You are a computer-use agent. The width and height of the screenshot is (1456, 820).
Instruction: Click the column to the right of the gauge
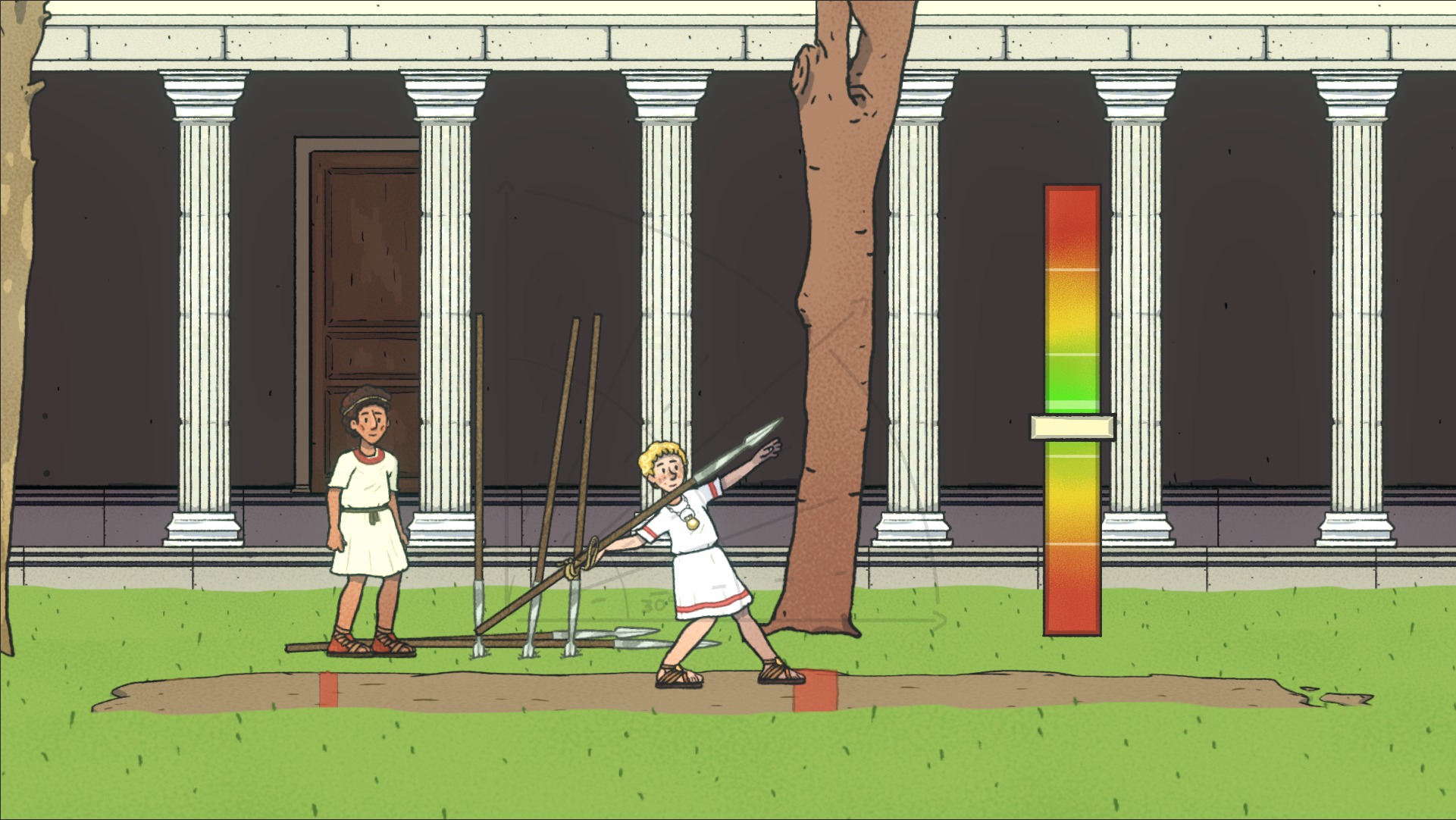click(x=1133, y=303)
